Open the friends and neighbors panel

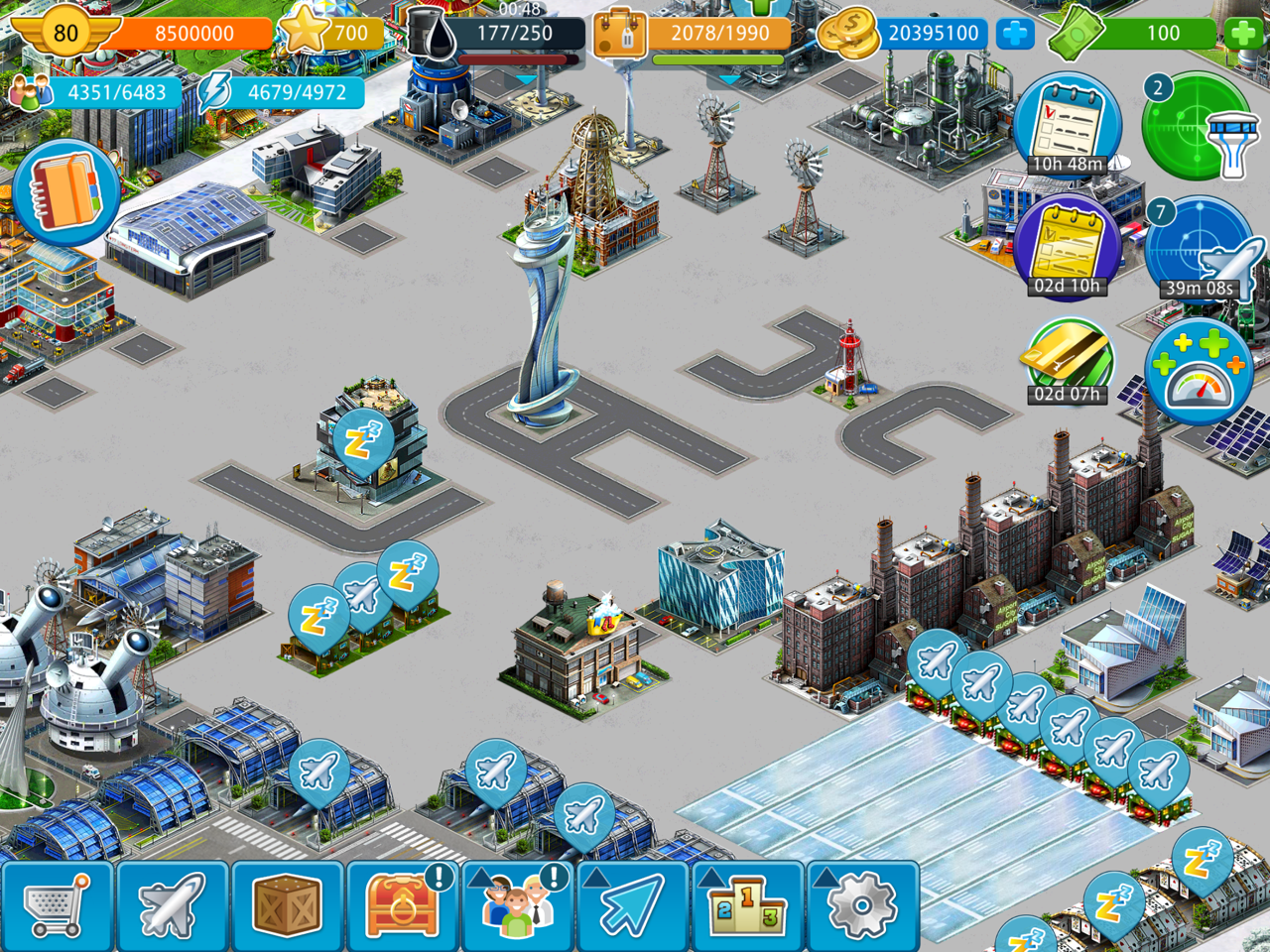(517, 906)
